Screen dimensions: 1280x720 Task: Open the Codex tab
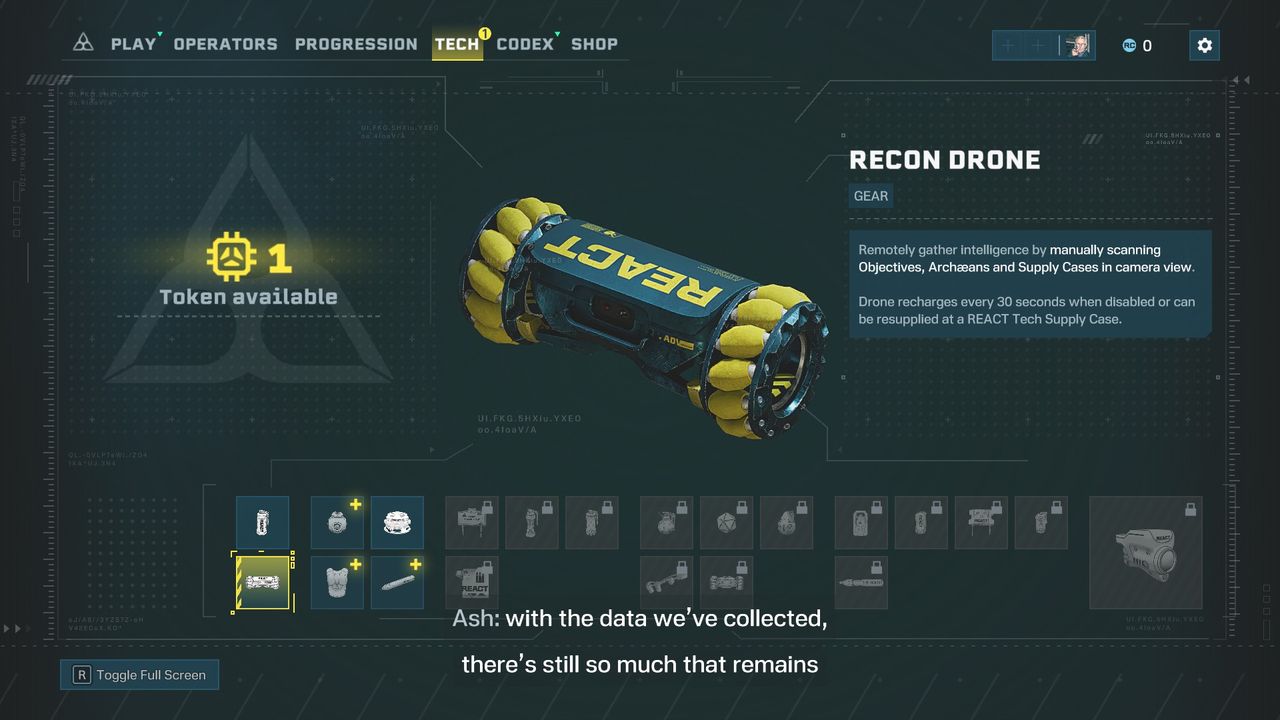coord(524,44)
